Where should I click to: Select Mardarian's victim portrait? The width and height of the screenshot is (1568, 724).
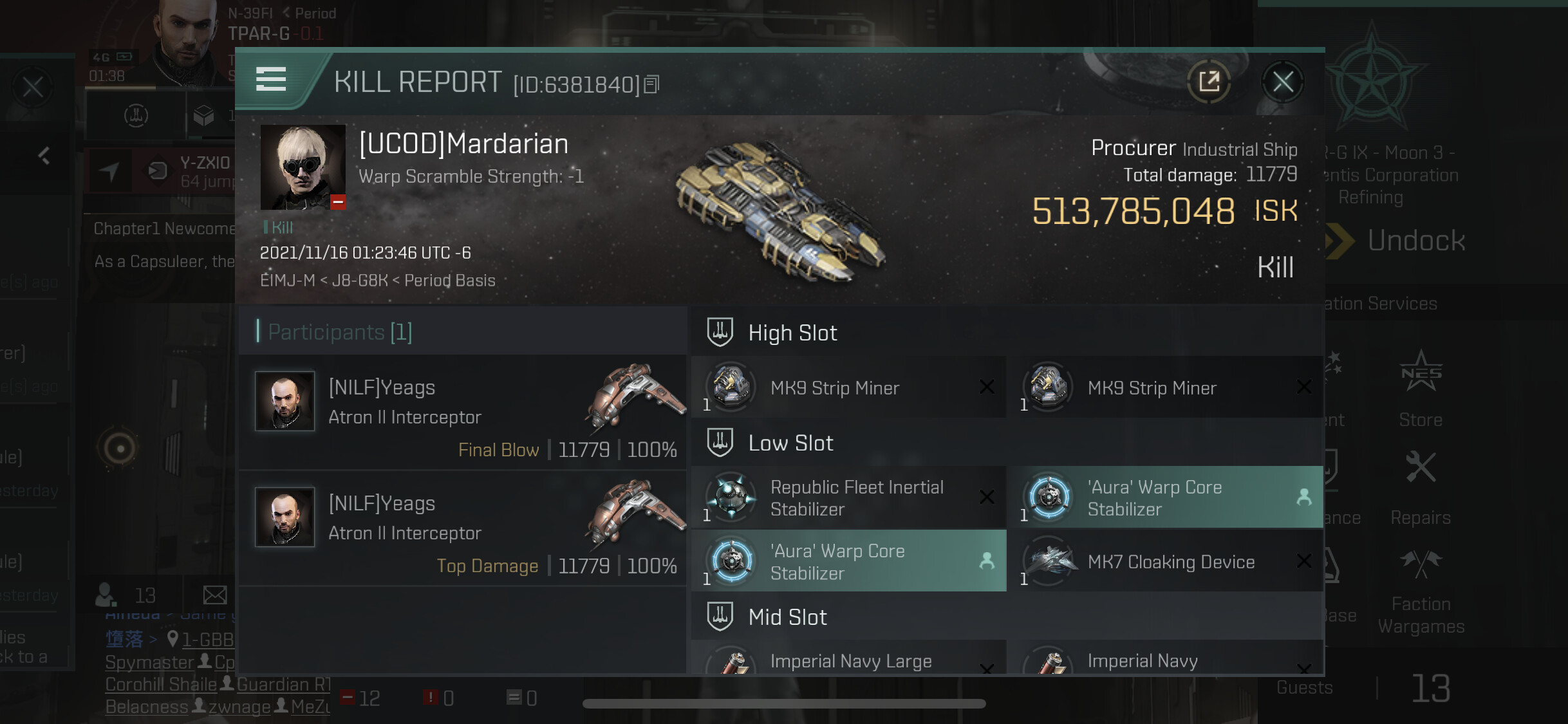click(303, 167)
